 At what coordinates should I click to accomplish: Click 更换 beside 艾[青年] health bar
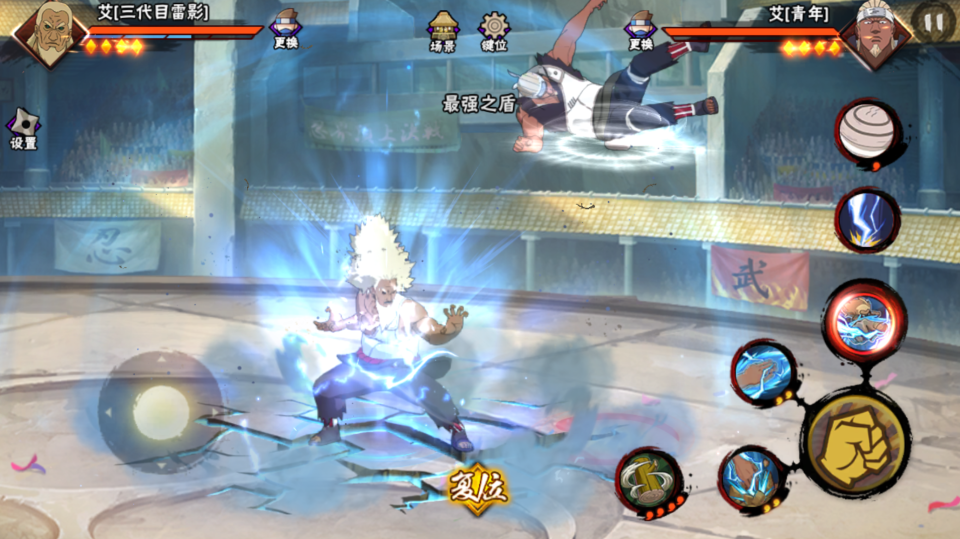click(x=640, y=30)
